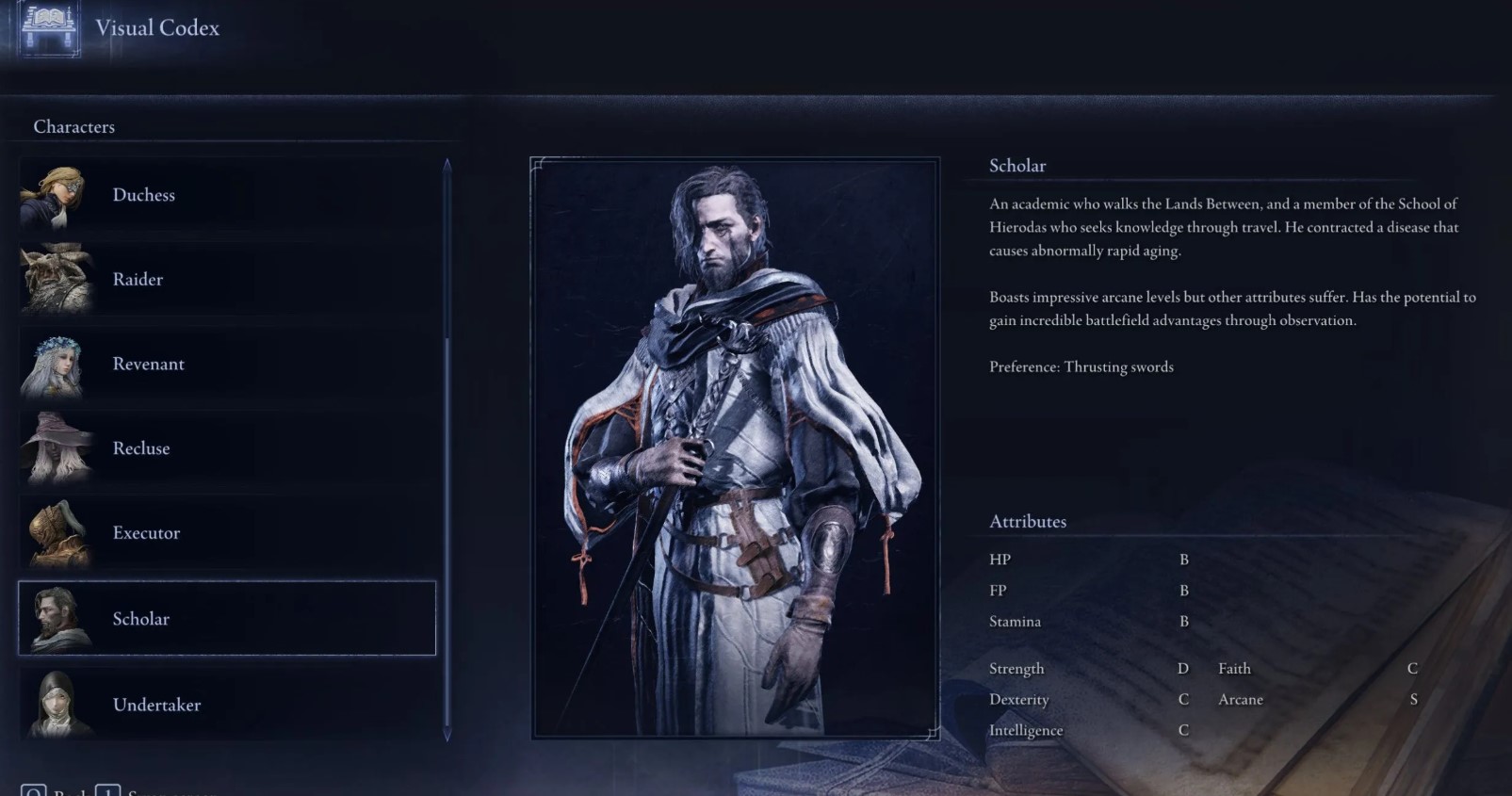Show the Undertaker character entry
Viewport: 1512px width, 796px height.
point(226,705)
